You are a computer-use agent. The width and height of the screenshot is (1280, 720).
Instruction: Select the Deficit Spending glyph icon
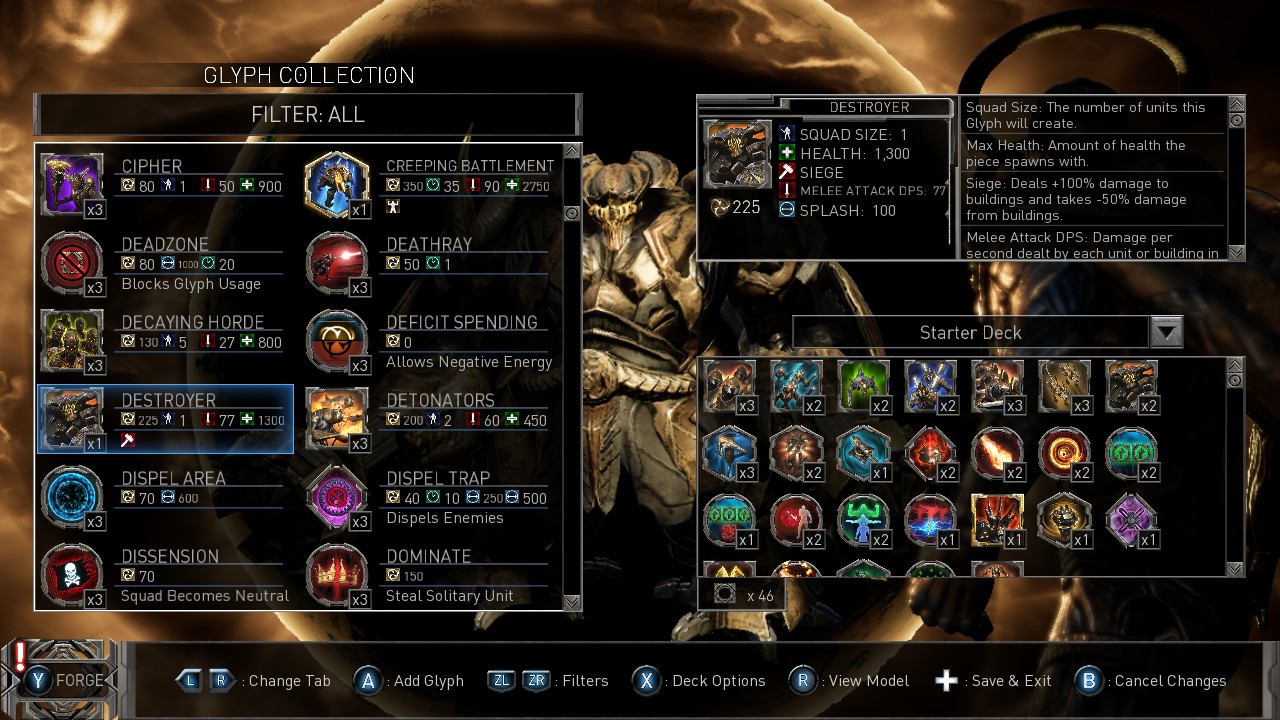[337, 340]
